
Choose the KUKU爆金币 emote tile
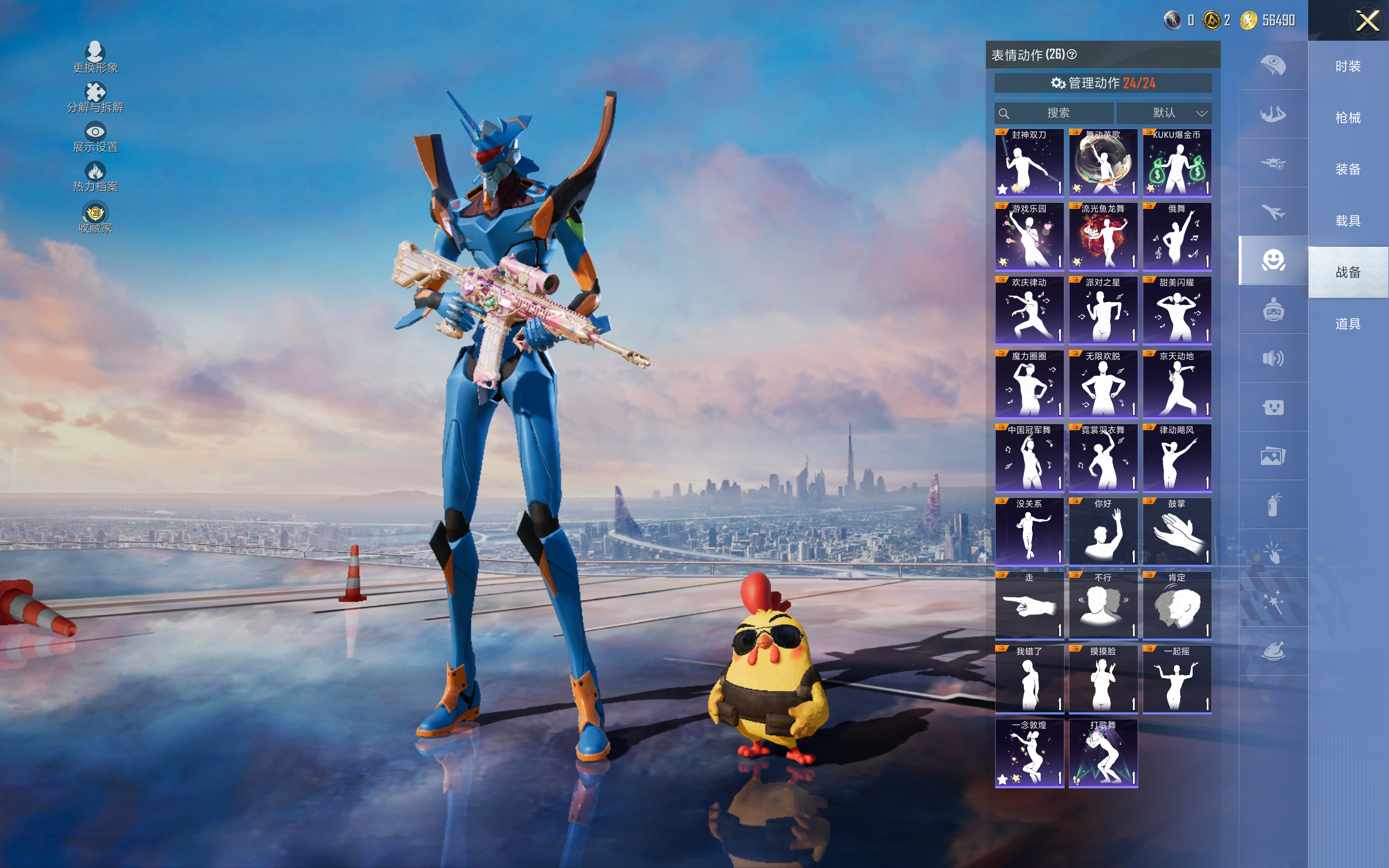(1177, 163)
